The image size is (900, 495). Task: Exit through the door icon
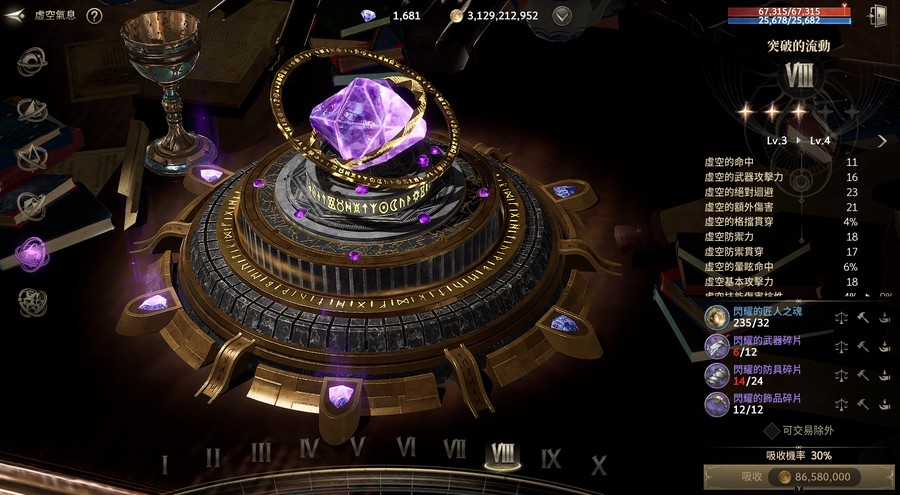click(879, 15)
